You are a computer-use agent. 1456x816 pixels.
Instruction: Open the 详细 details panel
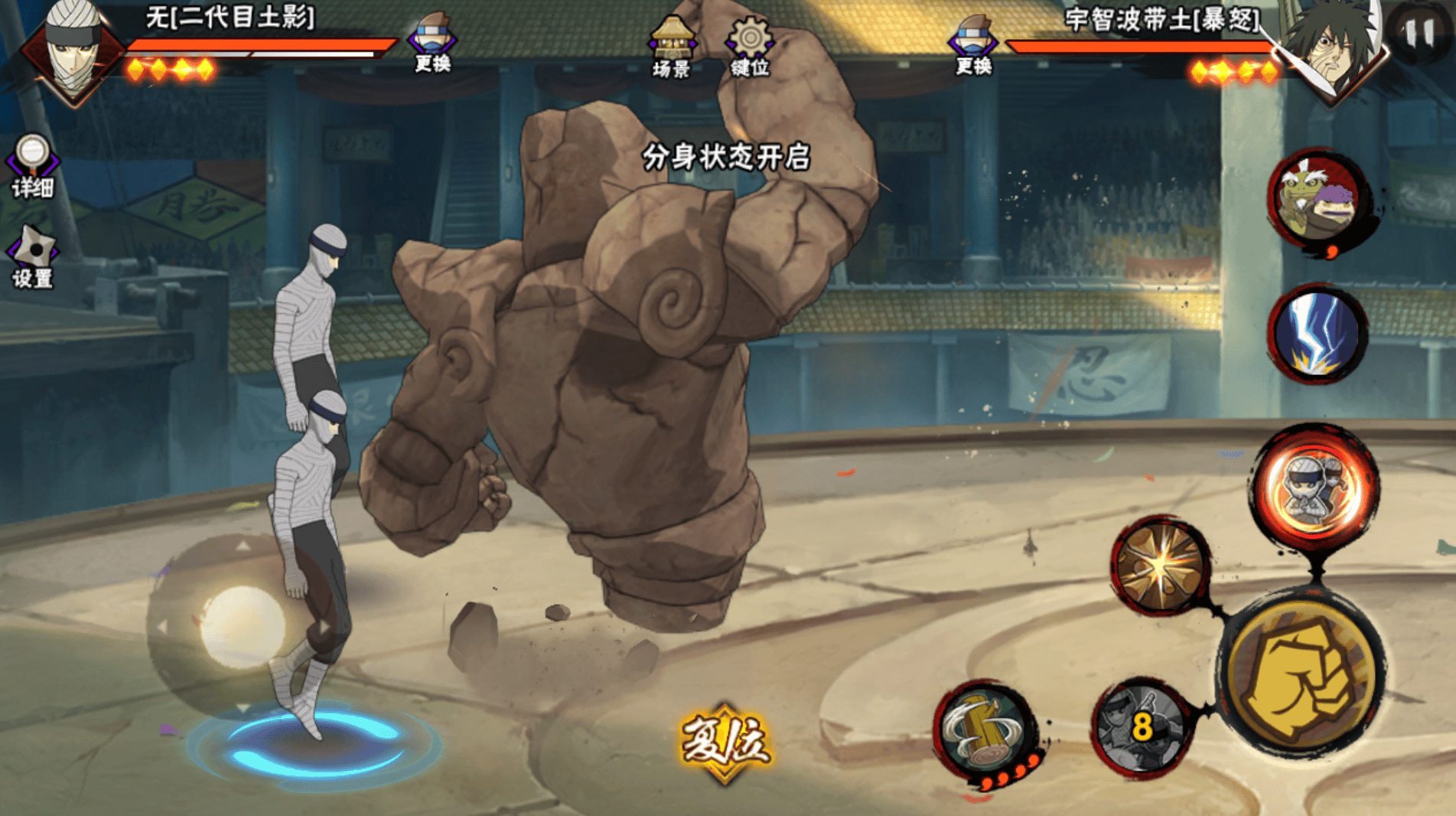pyautogui.click(x=32, y=166)
